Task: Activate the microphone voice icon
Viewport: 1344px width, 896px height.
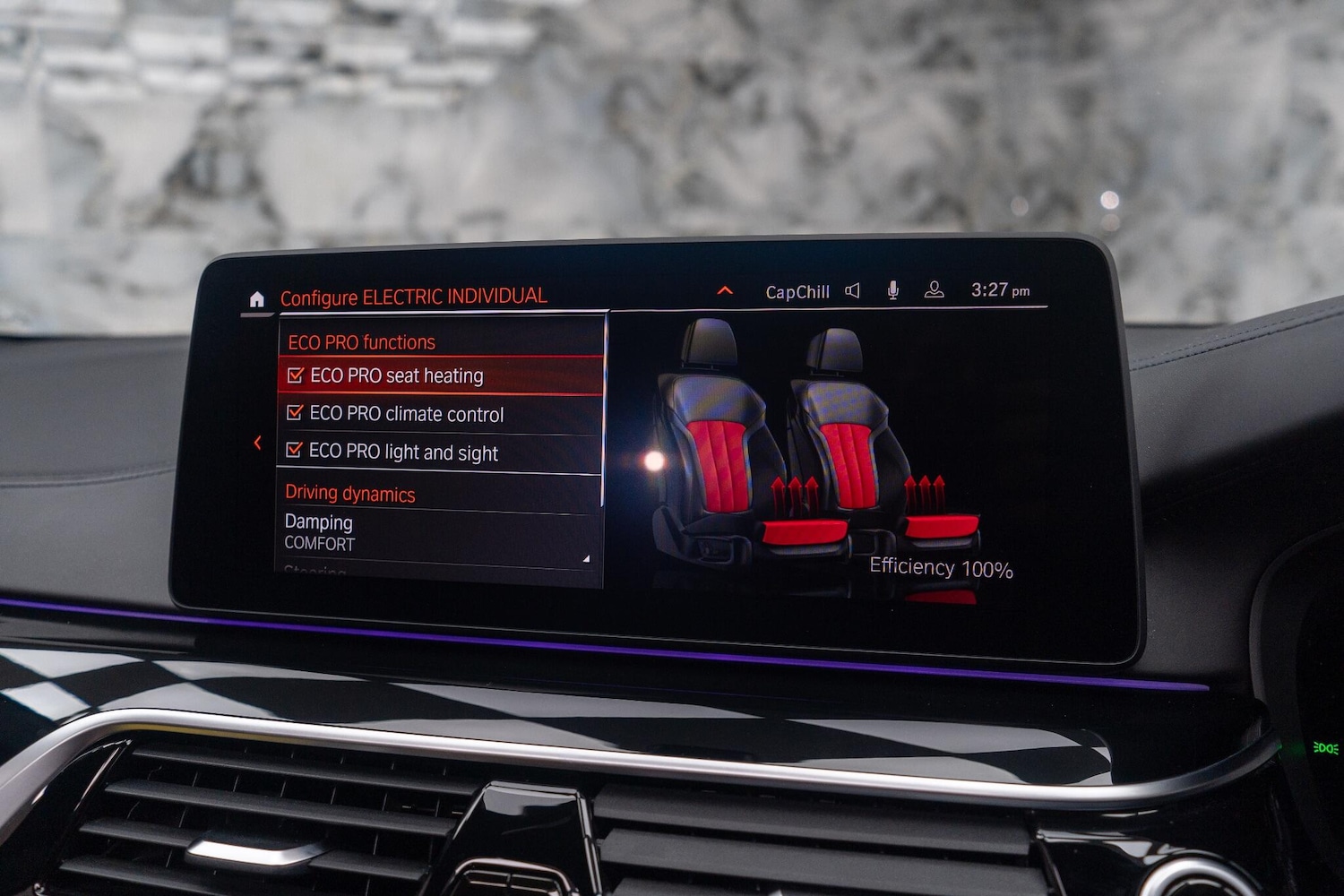Action: 892,290
